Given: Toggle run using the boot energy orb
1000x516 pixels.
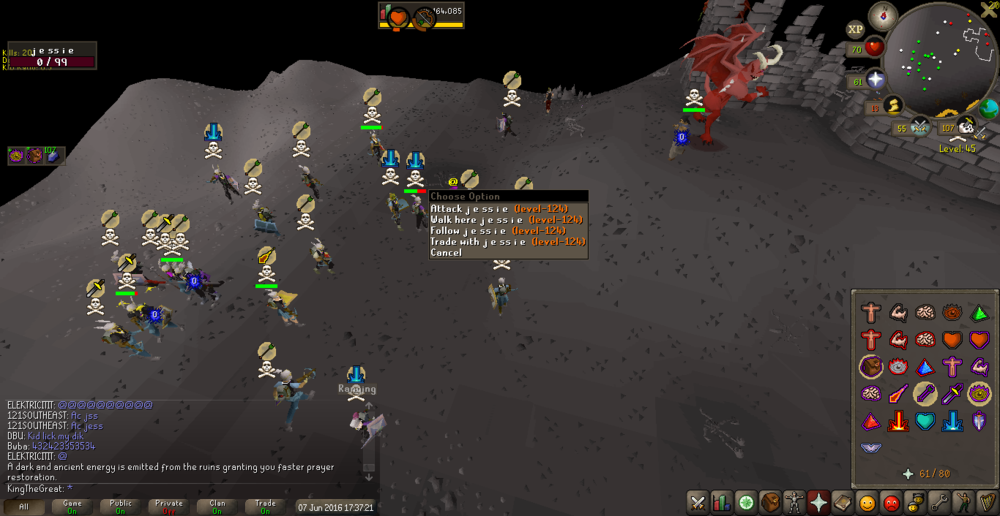Looking at the screenshot, I should pos(894,104).
